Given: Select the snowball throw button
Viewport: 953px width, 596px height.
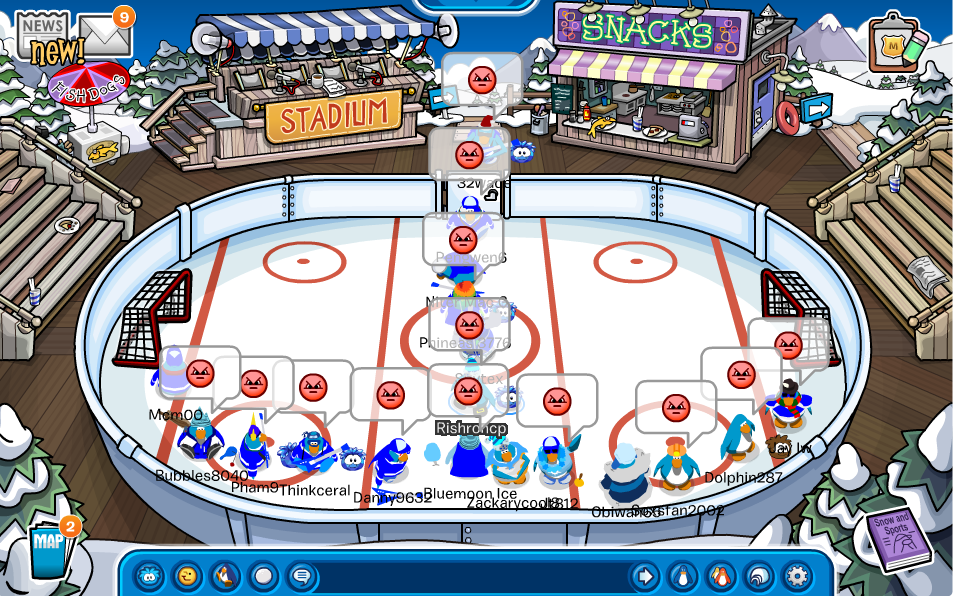Looking at the screenshot, I should [x=263, y=576].
